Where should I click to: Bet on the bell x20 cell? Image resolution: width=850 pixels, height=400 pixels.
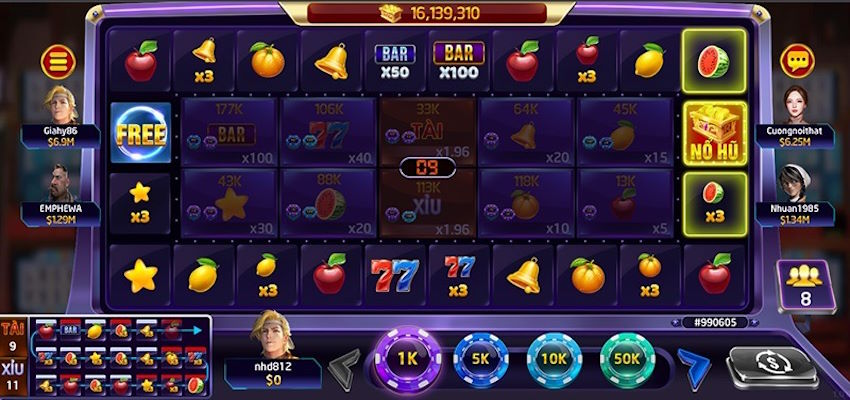(525, 131)
